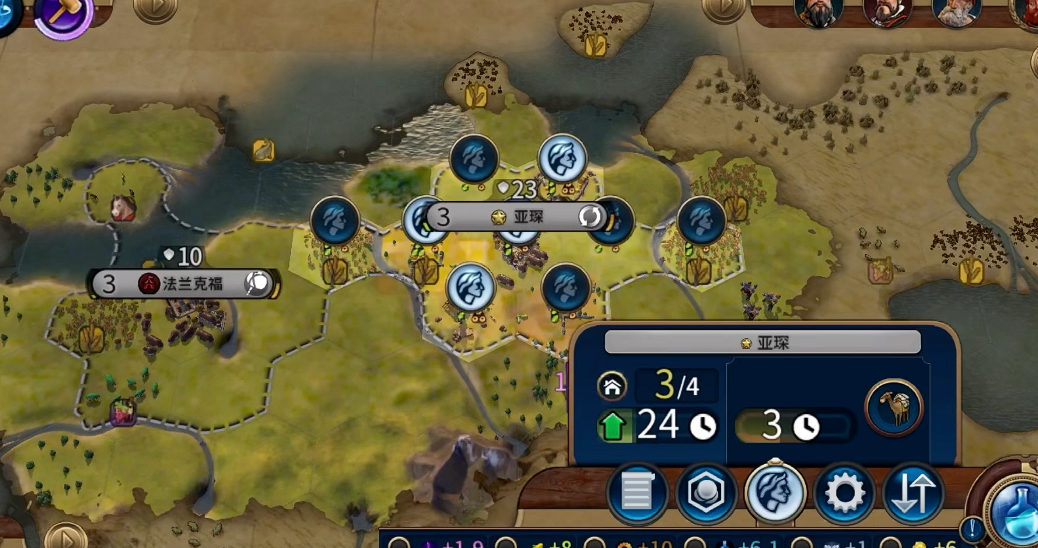Click the exclamation mark notification icon
This screenshot has width=1038, height=548.
(972, 528)
